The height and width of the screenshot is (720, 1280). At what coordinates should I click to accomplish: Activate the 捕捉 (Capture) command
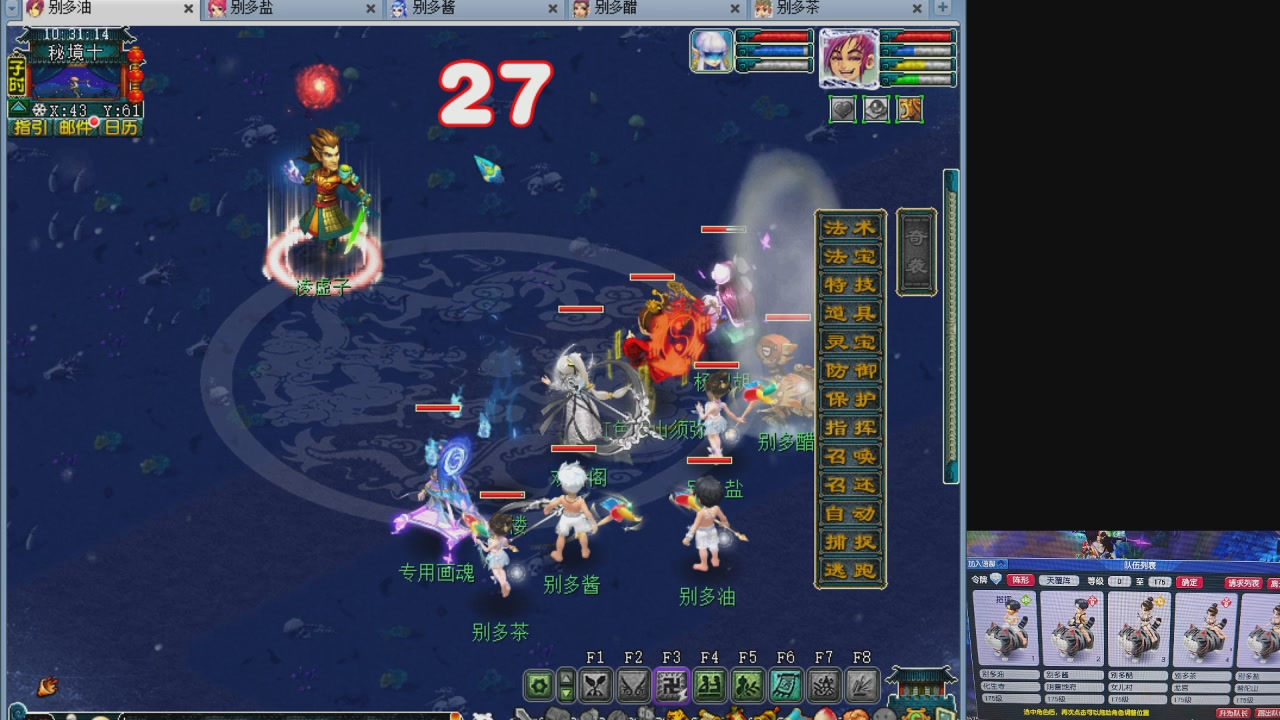tap(848, 538)
